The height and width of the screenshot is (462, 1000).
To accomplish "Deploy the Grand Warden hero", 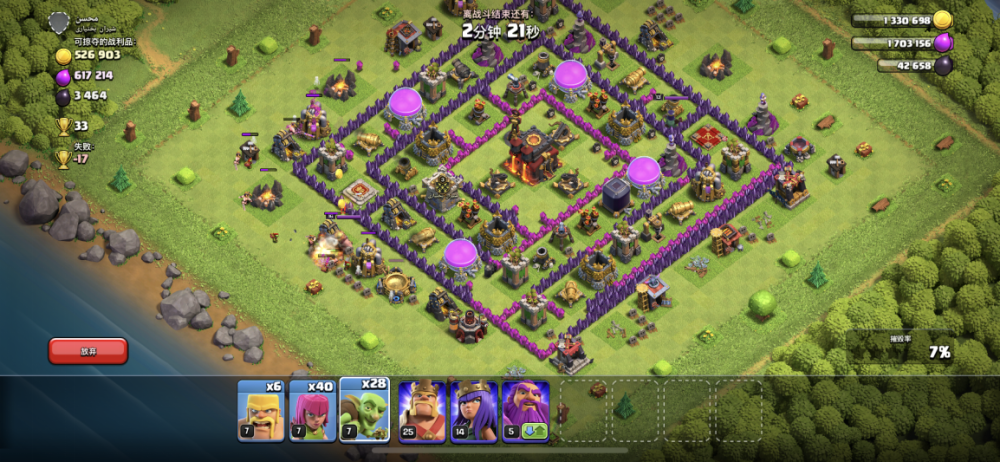I will pos(526,410).
